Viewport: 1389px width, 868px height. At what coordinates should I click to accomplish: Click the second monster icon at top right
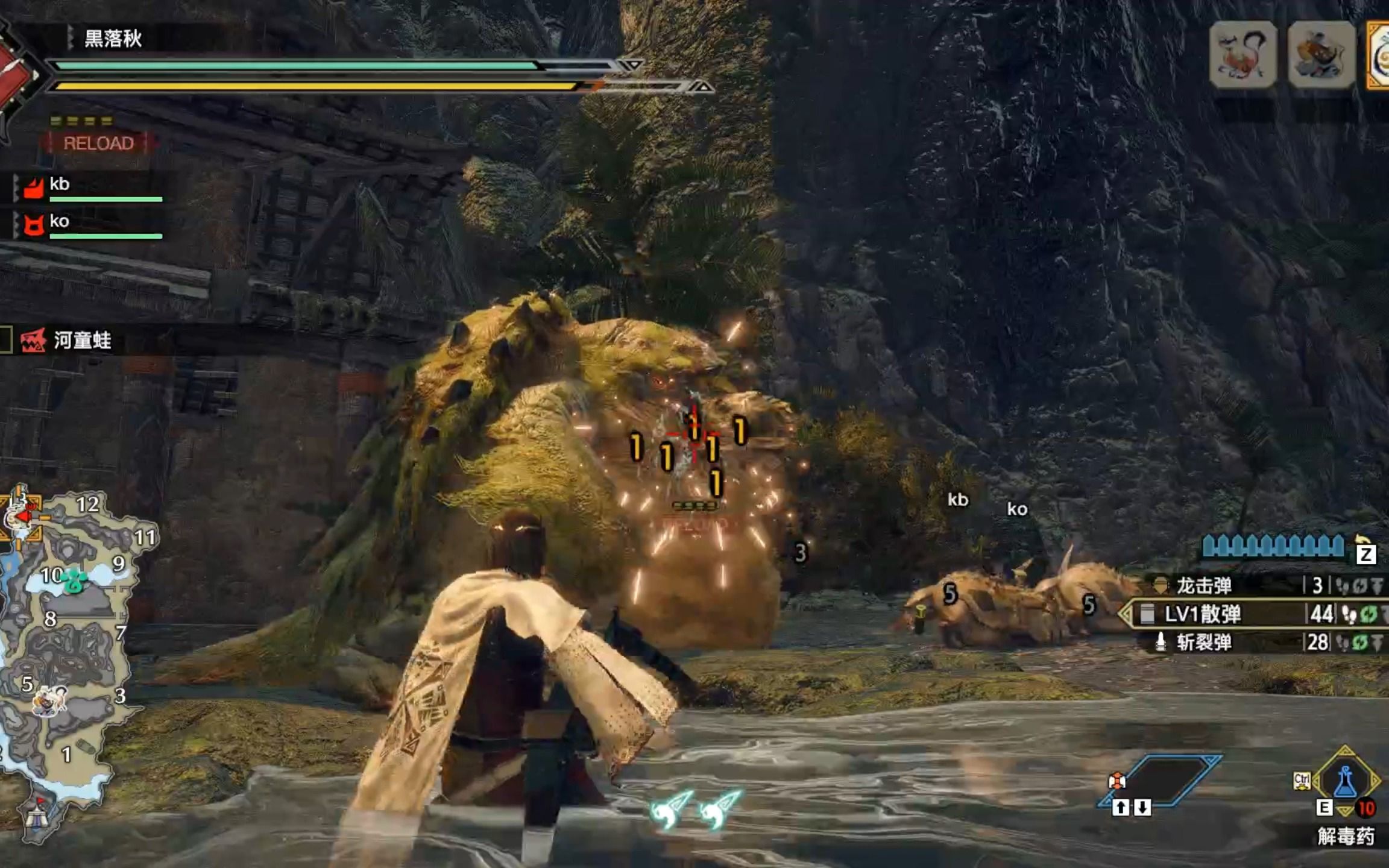tap(1321, 54)
